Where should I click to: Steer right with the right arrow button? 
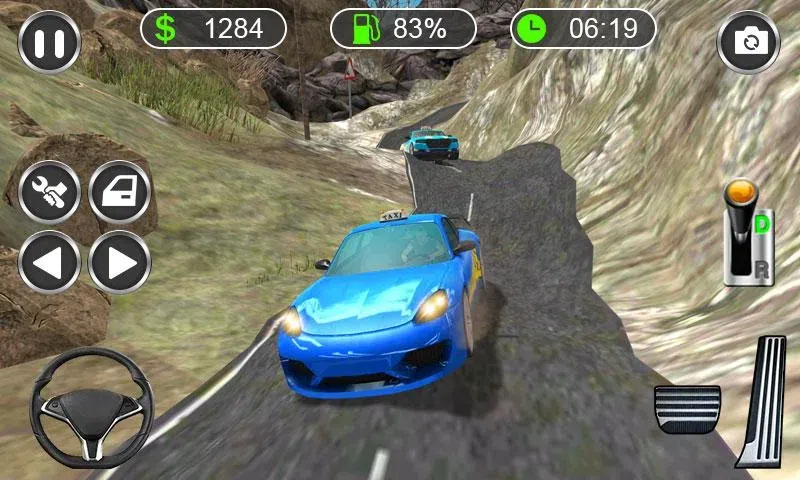(120, 262)
